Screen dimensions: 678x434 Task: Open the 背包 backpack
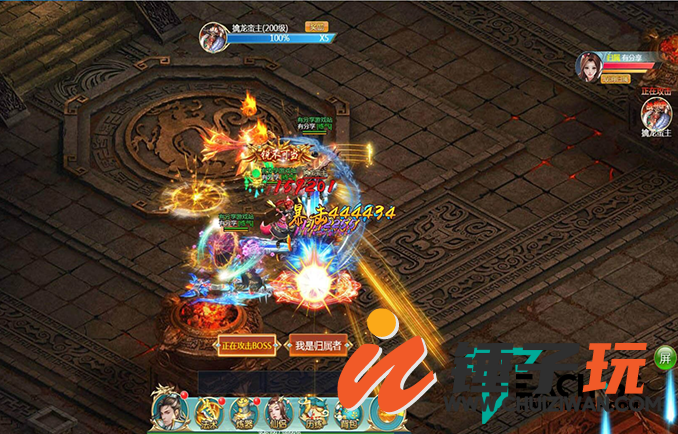tap(346, 412)
